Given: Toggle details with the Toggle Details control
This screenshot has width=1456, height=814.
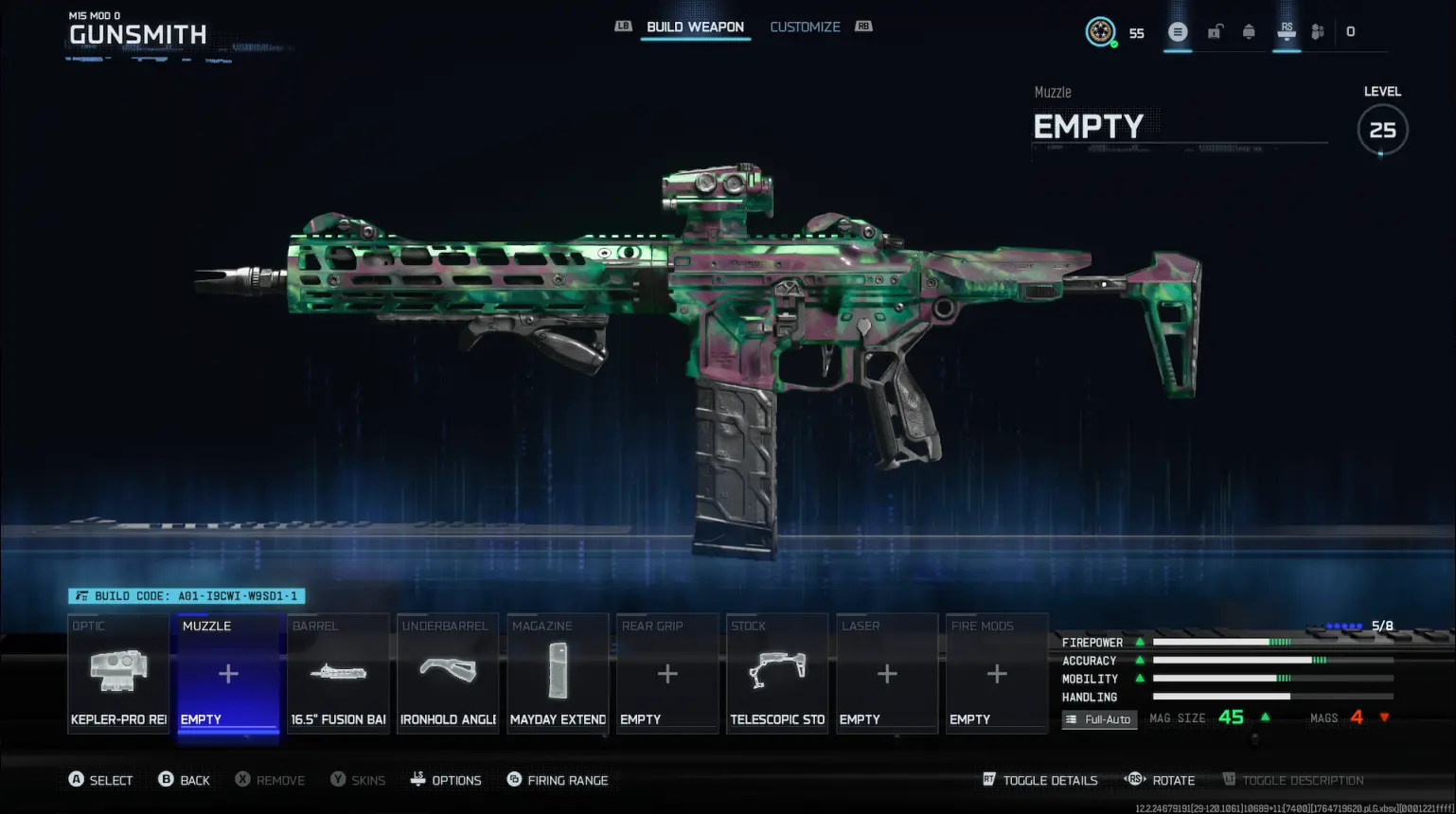Looking at the screenshot, I should click(x=1039, y=780).
